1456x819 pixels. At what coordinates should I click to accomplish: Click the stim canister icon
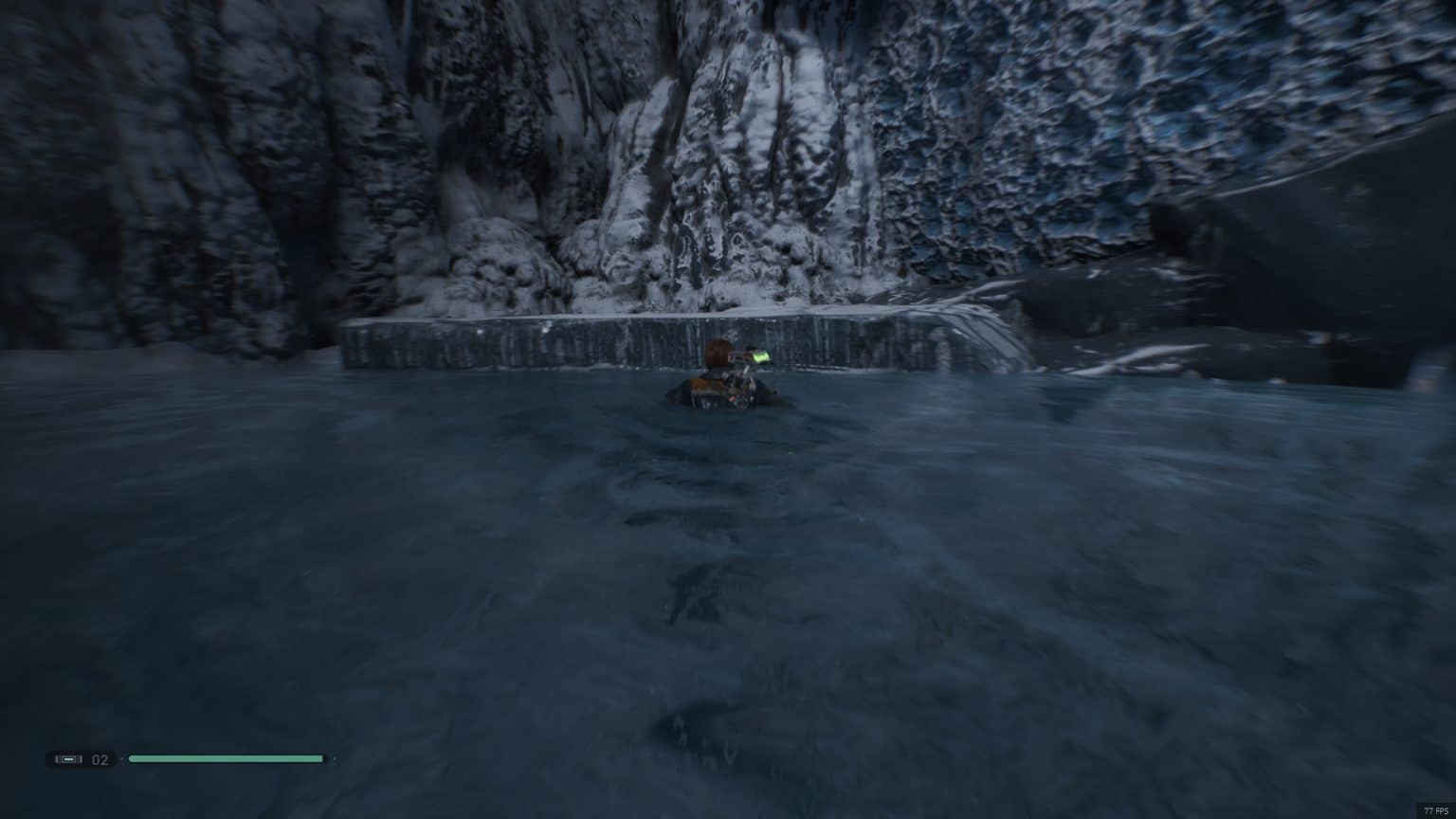(x=69, y=758)
